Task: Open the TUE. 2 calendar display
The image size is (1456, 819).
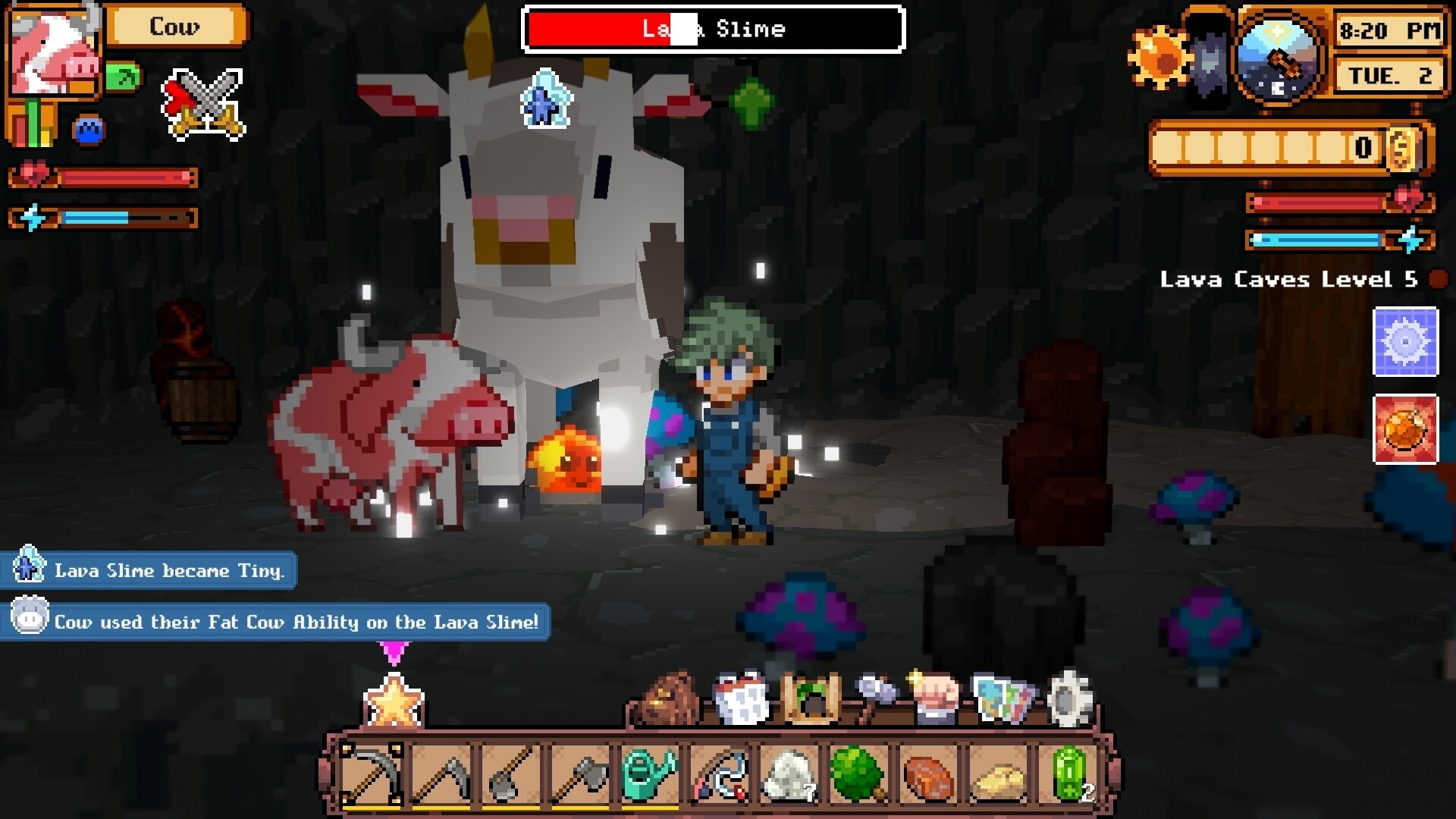Action: [1390, 74]
